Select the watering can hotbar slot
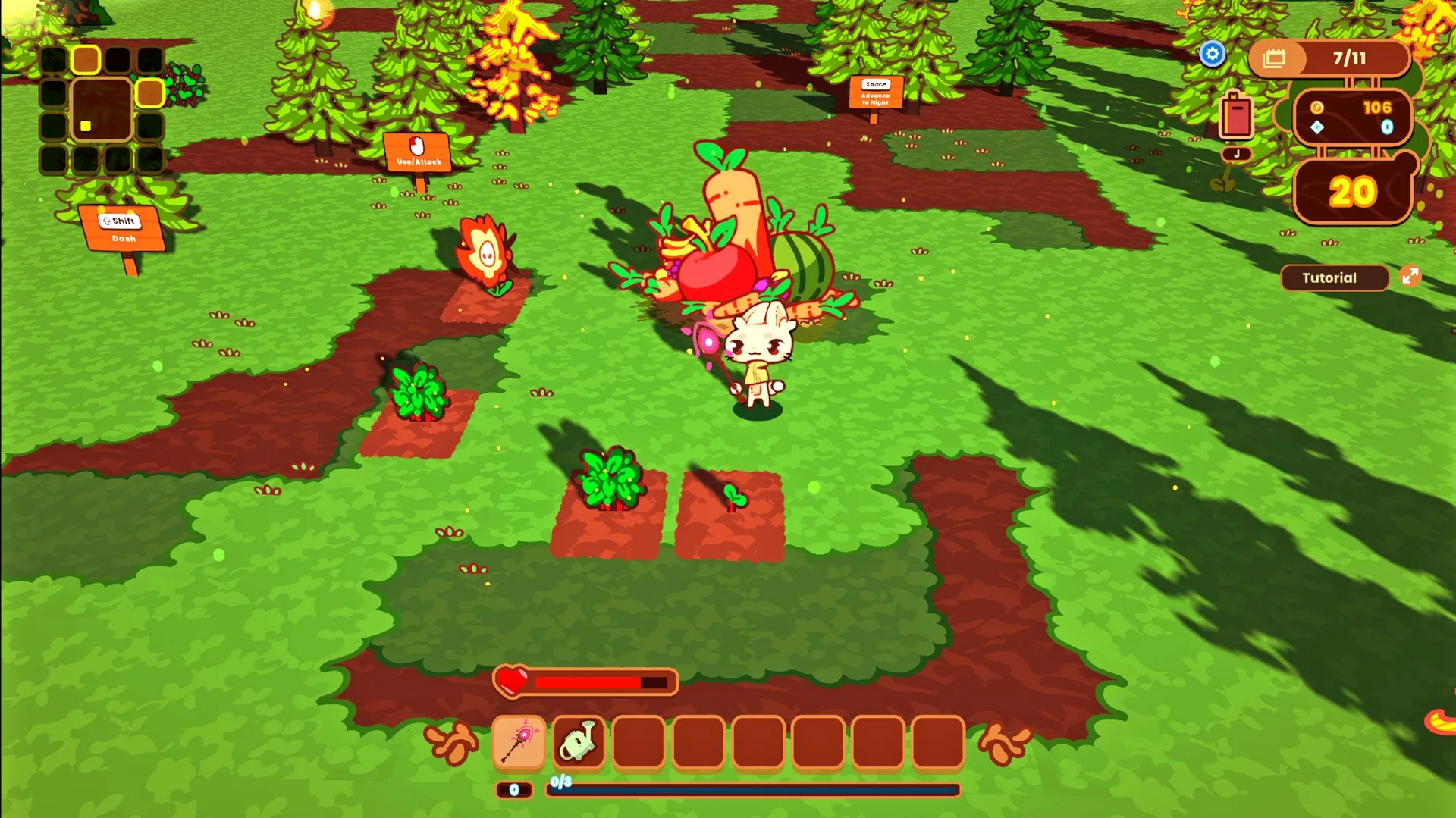Image resolution: width=1456 pixels, height=818 pixels. [x=579, y=741]
